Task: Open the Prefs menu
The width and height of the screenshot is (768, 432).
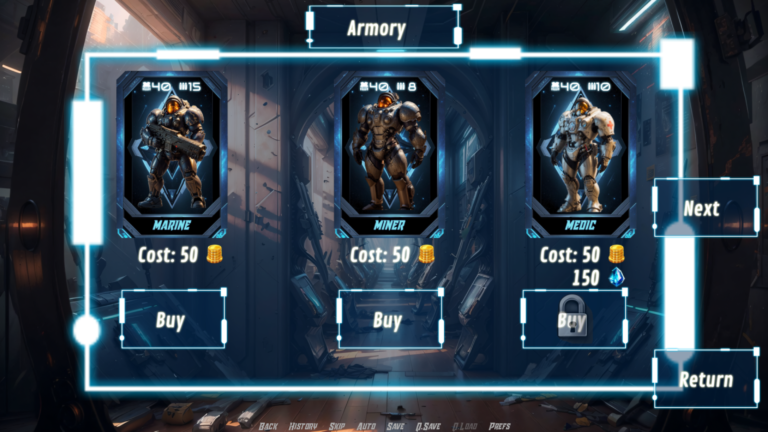Action: coord(500,426)
